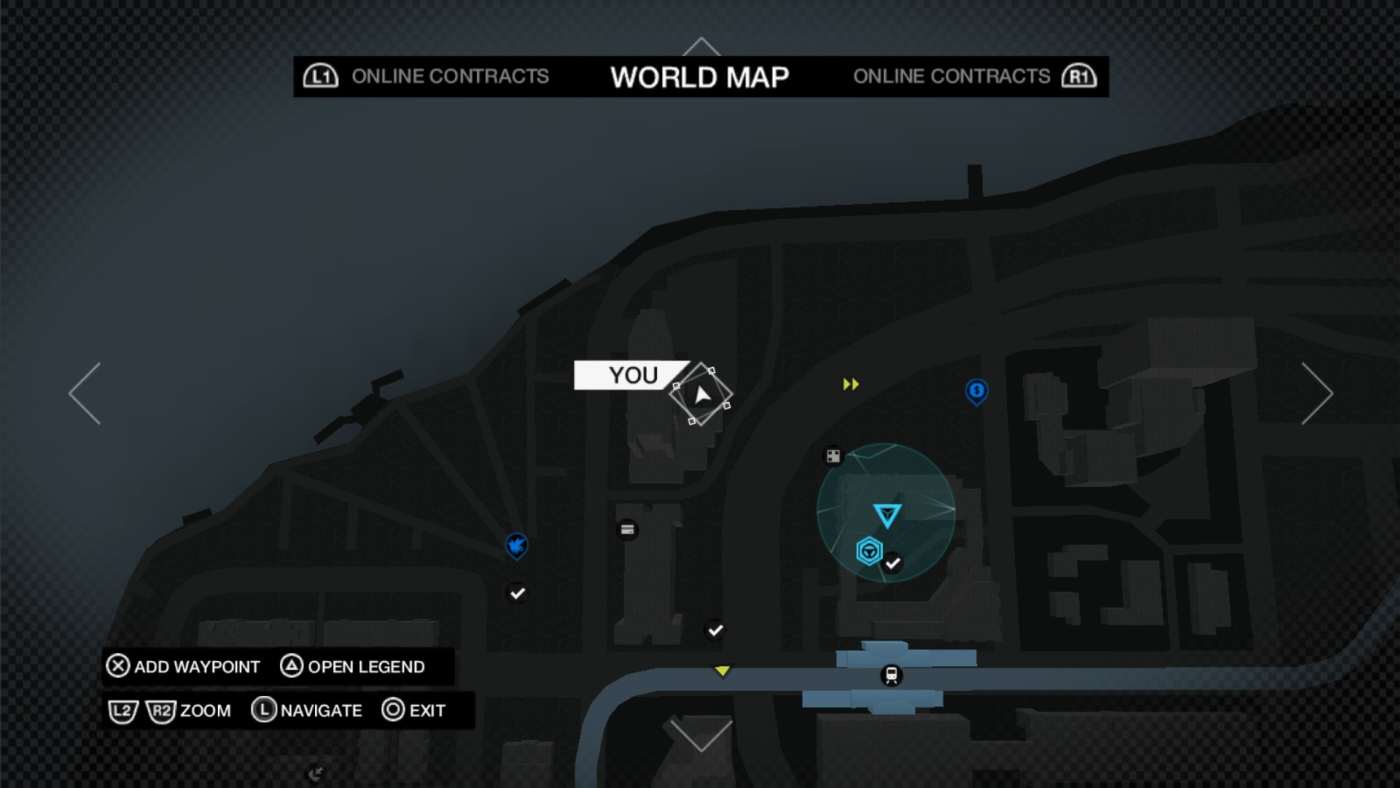Screen dimensions: 1400x788
Task: Click the right map pan chevron
Action: pos(1317,392)
